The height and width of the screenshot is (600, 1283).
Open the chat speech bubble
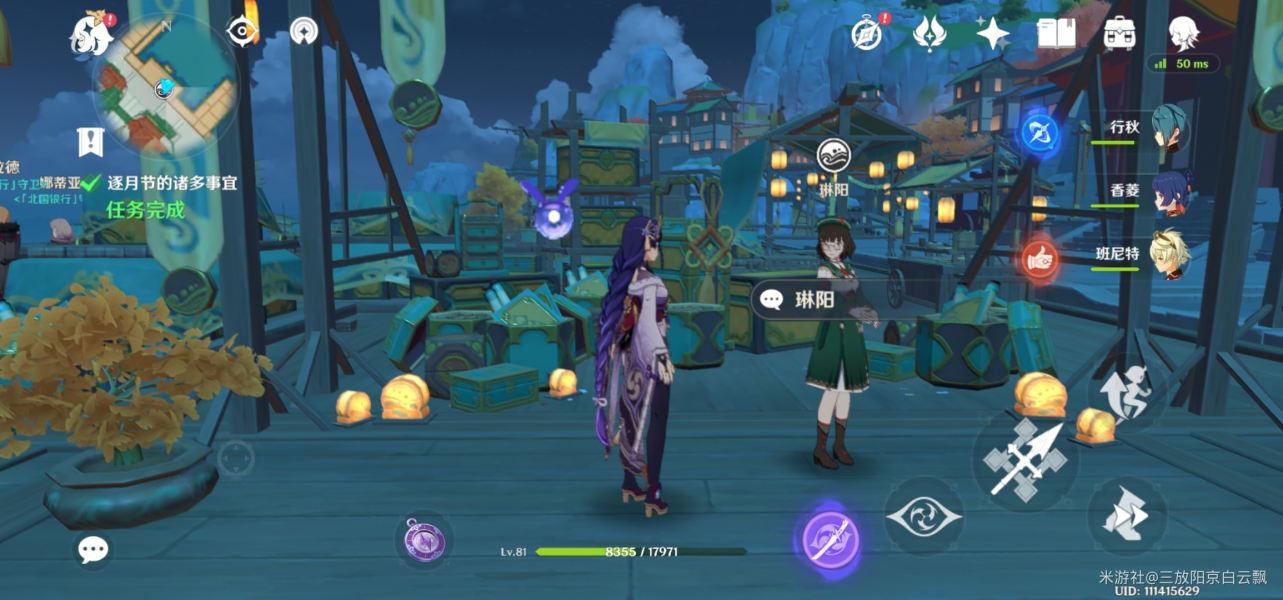pos(93,548)
